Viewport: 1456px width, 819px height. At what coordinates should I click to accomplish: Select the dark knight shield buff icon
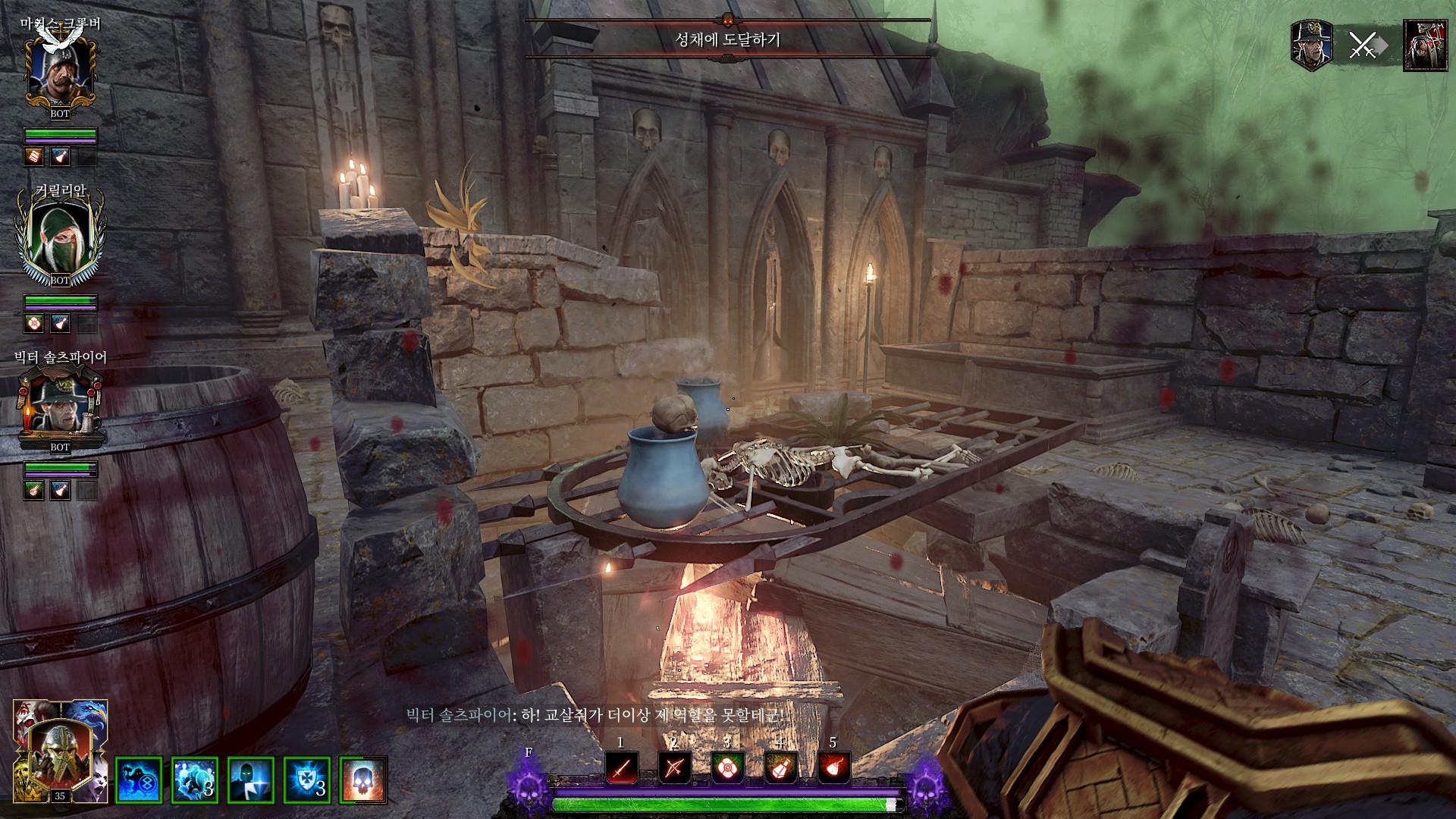point(251,780)
